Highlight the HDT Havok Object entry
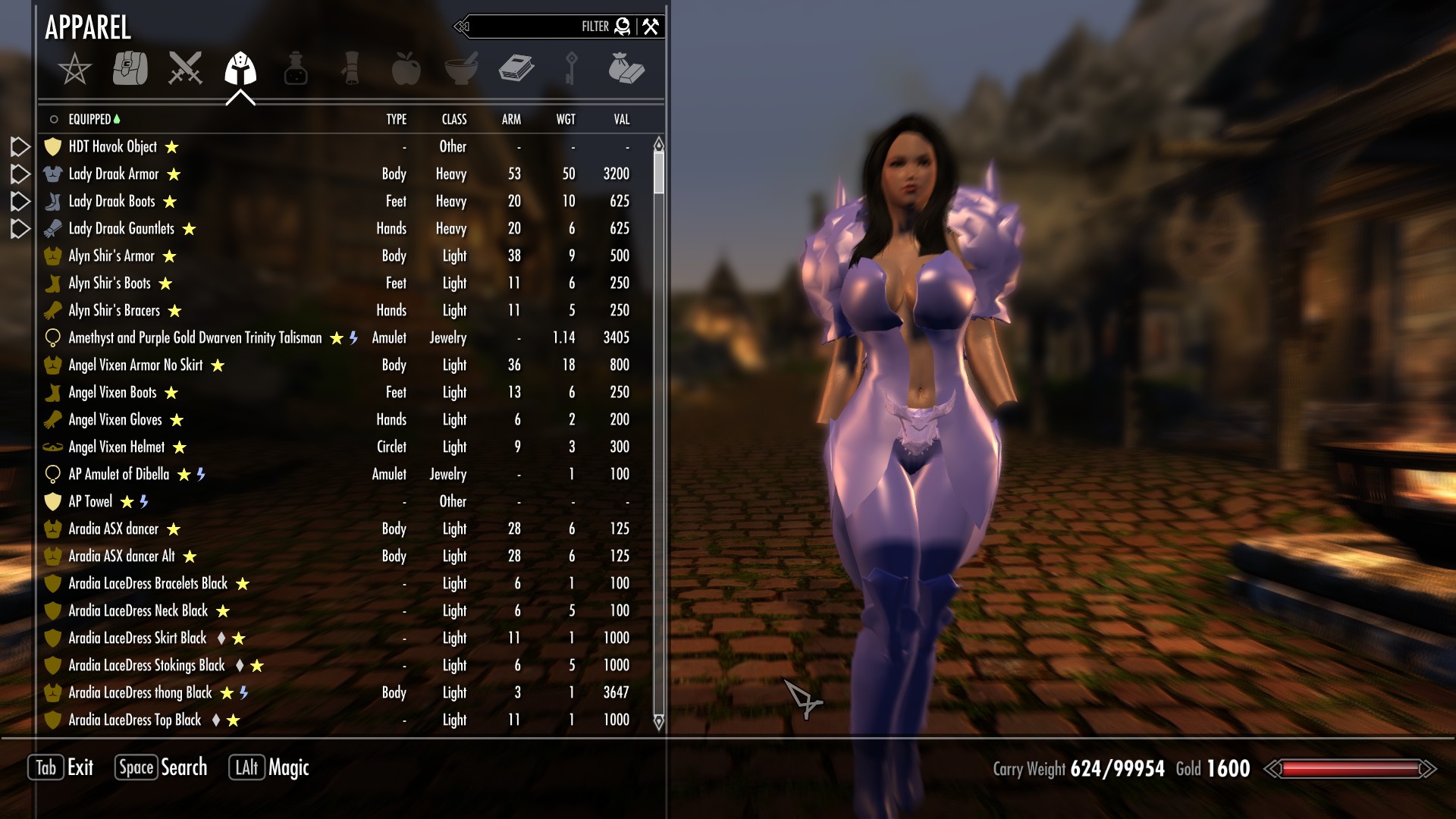The image size is (1456, 819). click(x=113, y=147)
